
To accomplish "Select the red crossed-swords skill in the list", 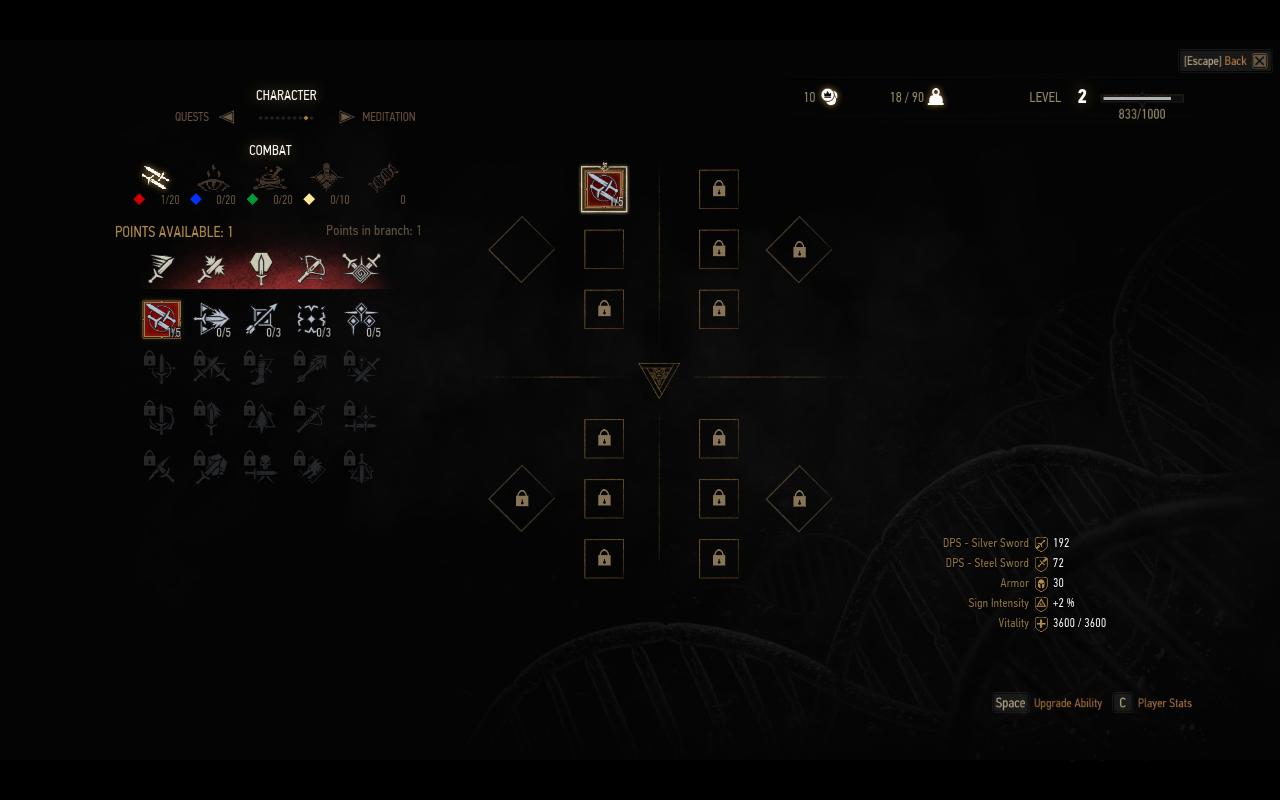I will click(162, 319).
